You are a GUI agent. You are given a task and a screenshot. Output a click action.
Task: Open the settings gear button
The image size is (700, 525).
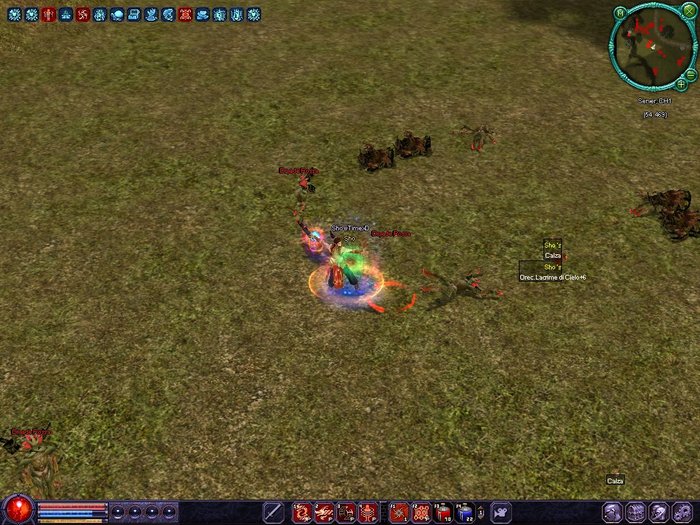pos(684,513)
